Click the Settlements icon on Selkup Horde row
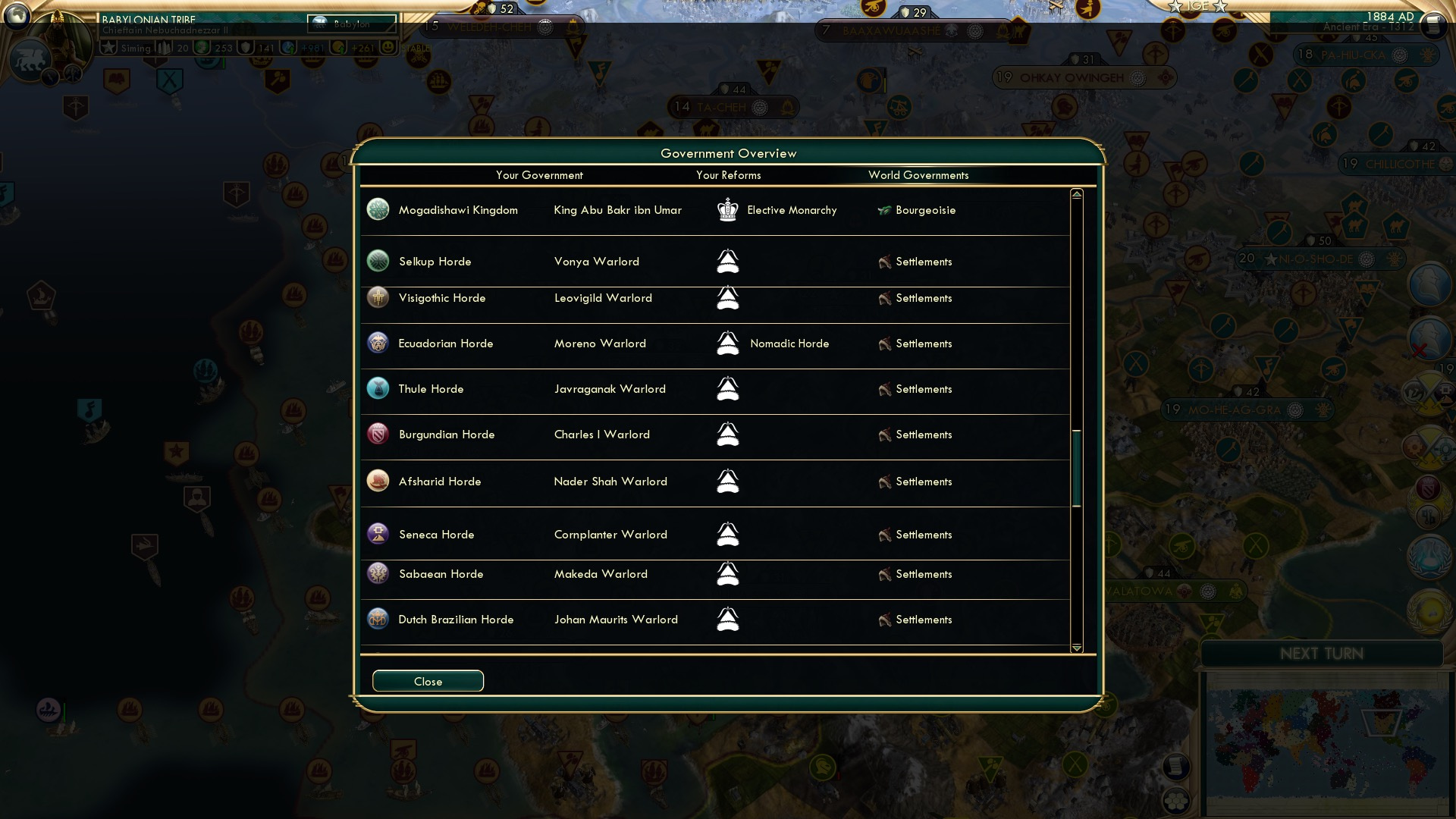The image size is (1456, 819). tap(884, 261)
